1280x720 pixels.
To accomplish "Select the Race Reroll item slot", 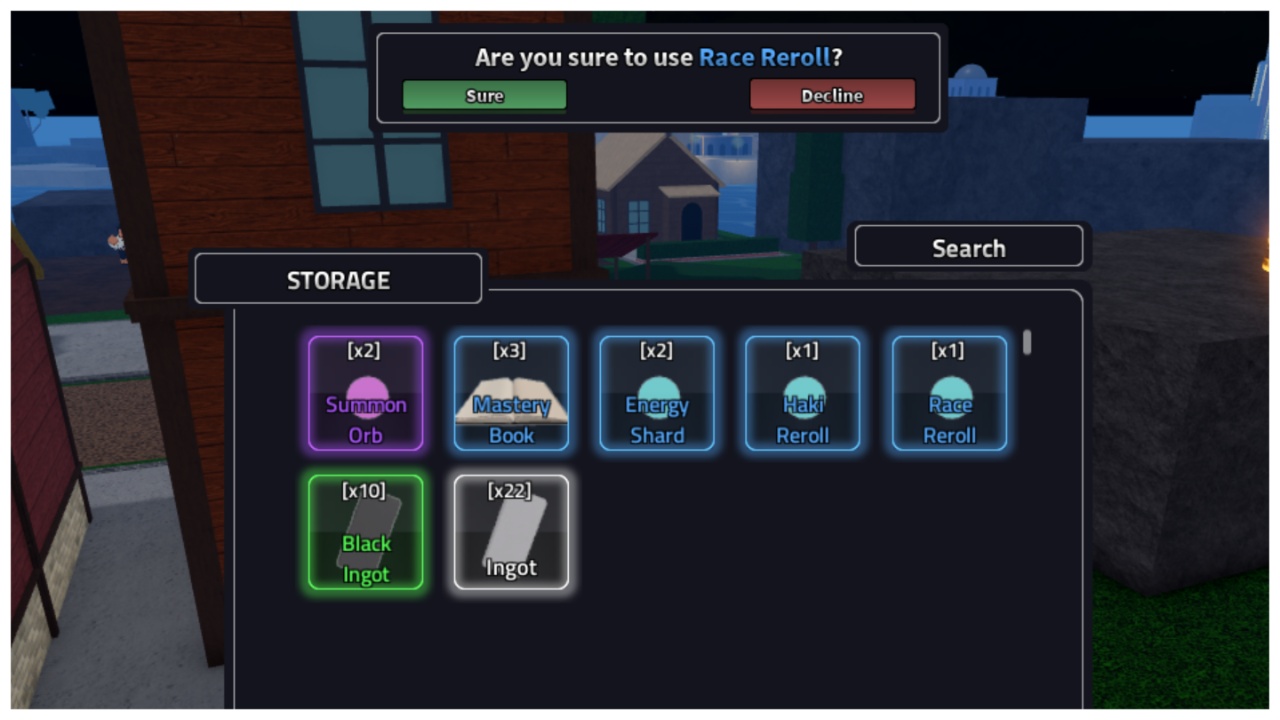I will [x=949, y=393].
